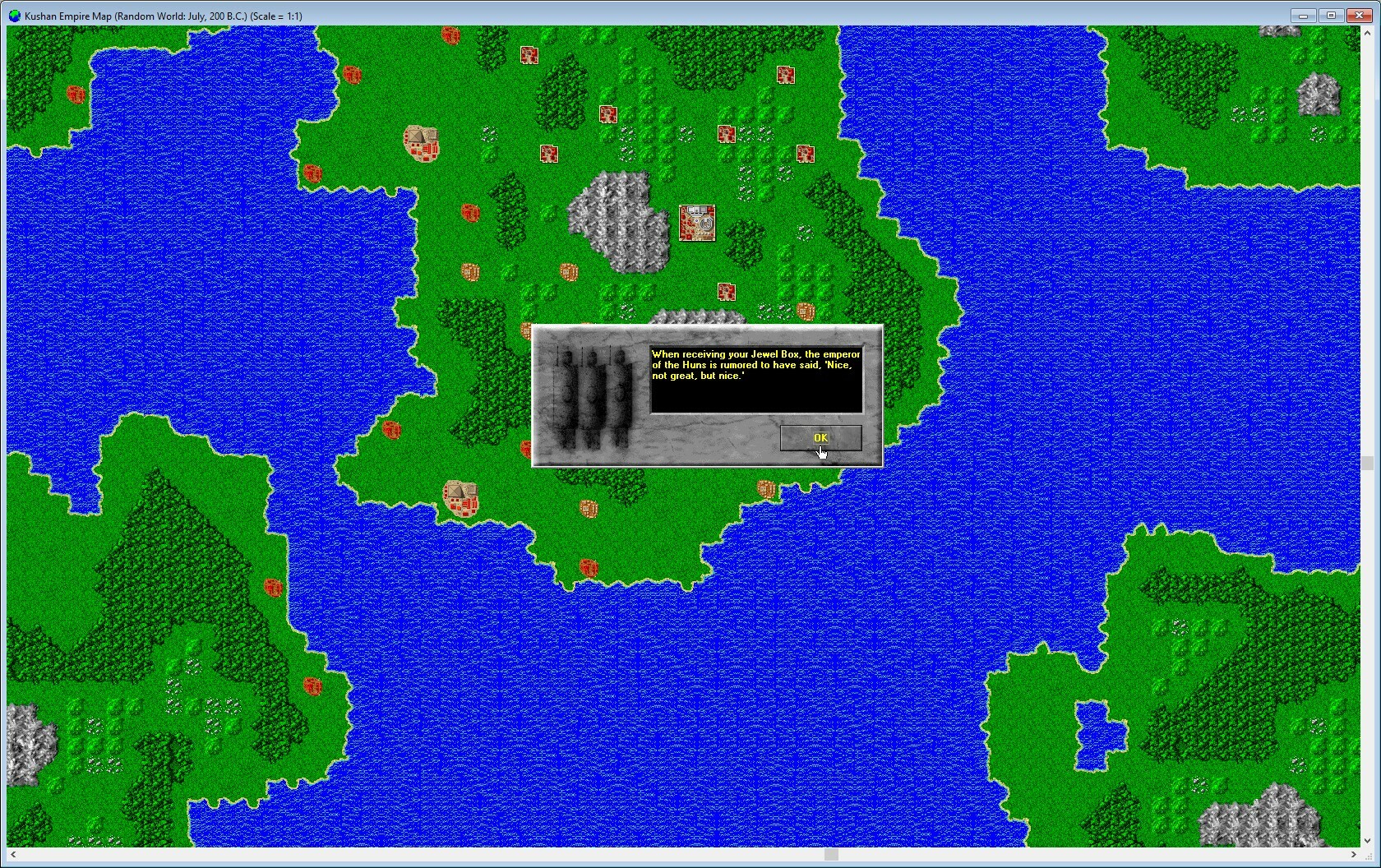The width and height of the screenshot is (1381, 868).
Task: Click the vertical scrollbar thumb
Action: click(x=1368, y=464)
